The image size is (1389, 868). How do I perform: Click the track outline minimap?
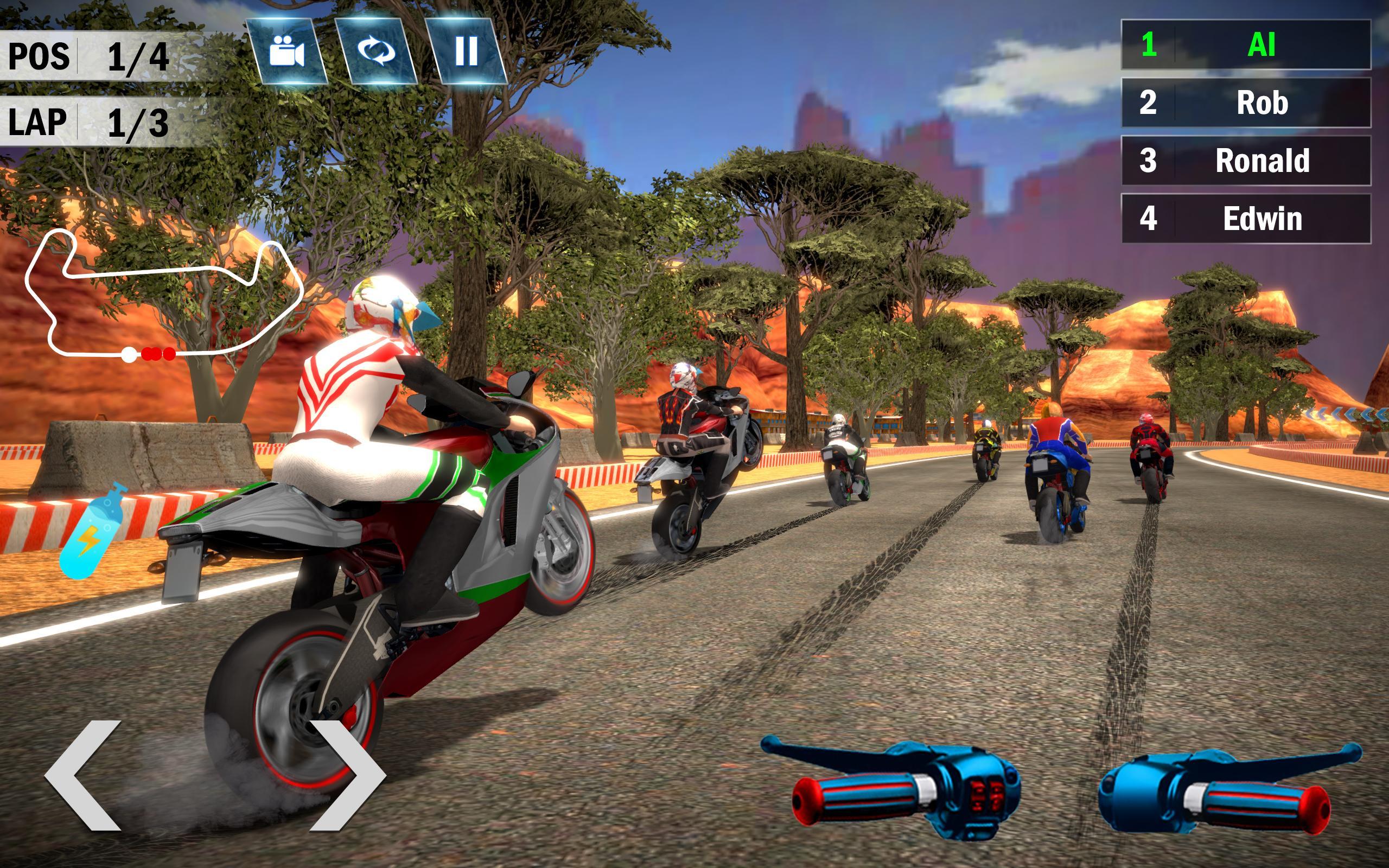[163, 296]
